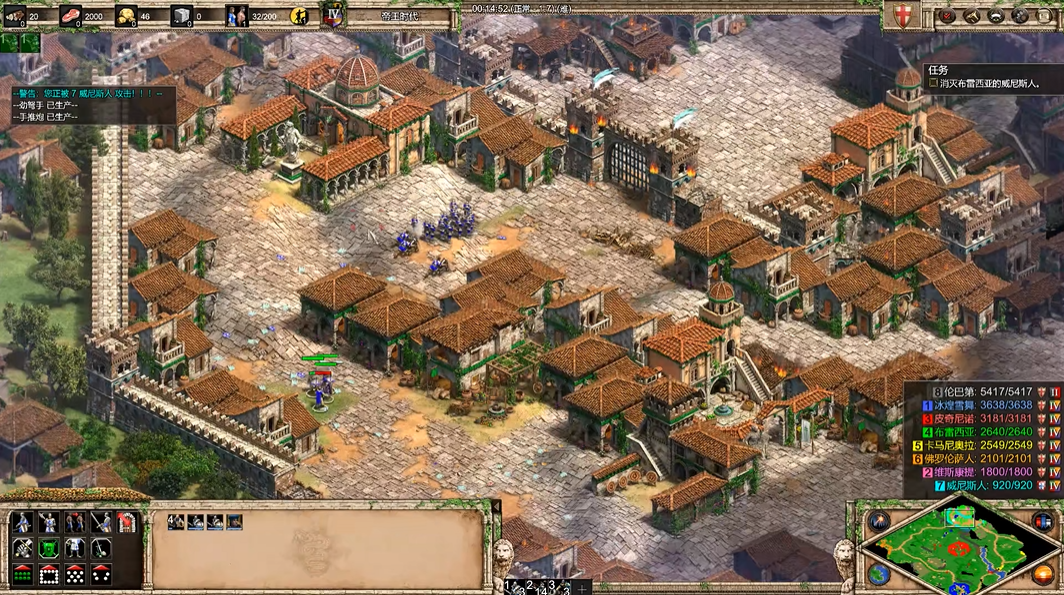
Task: Toggle the globe map mode button
Action: (x=879, y=573)
